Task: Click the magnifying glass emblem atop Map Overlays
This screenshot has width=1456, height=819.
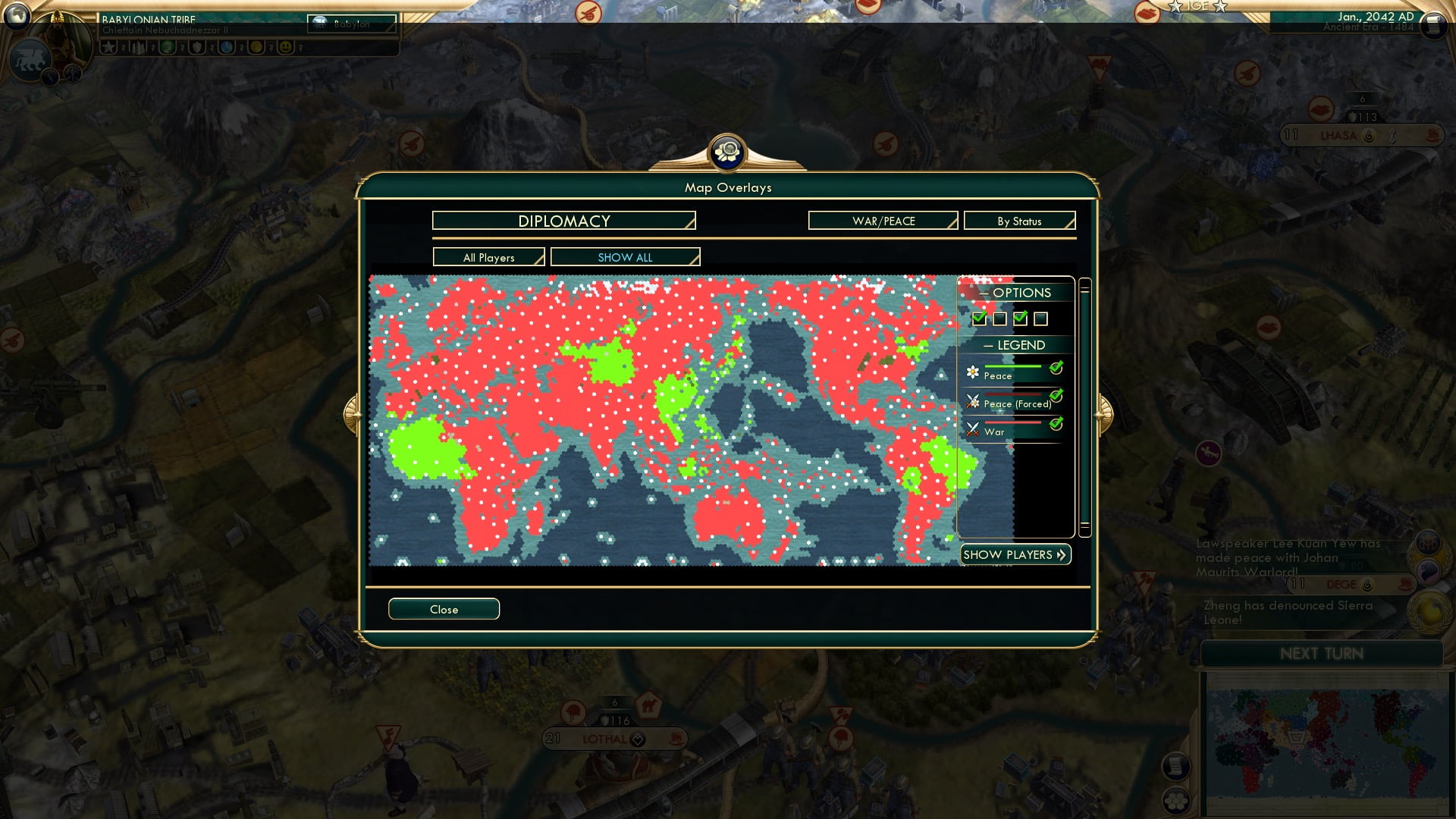Action: 728,153
